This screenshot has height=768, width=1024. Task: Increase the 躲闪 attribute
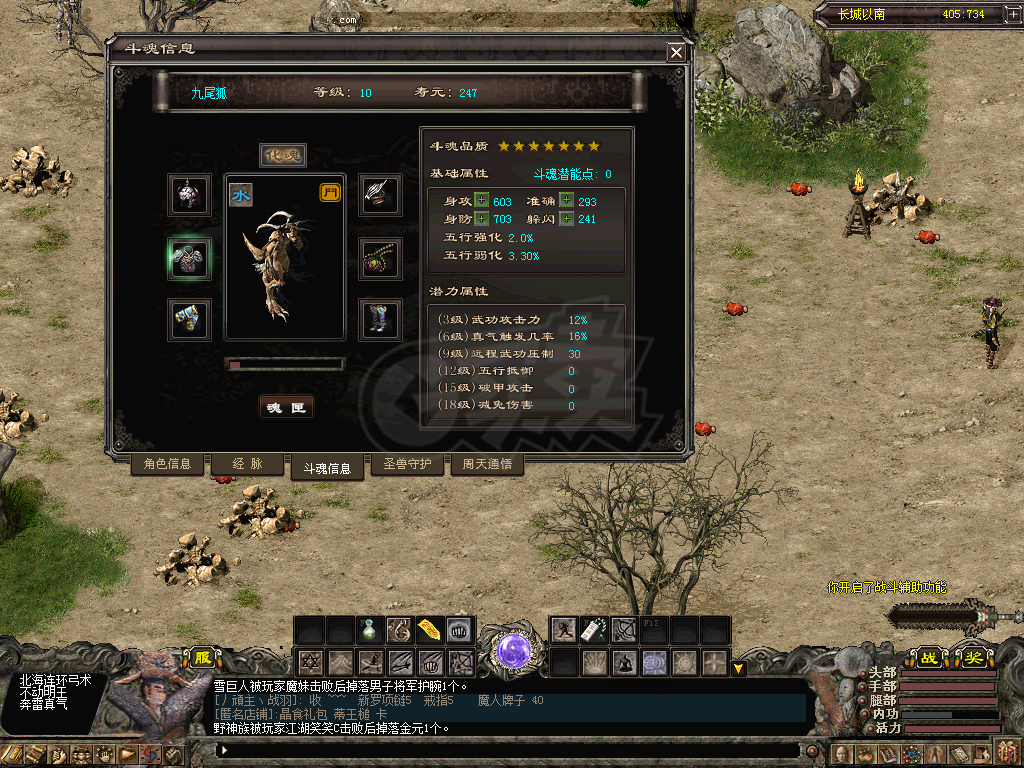pos(567,219)
